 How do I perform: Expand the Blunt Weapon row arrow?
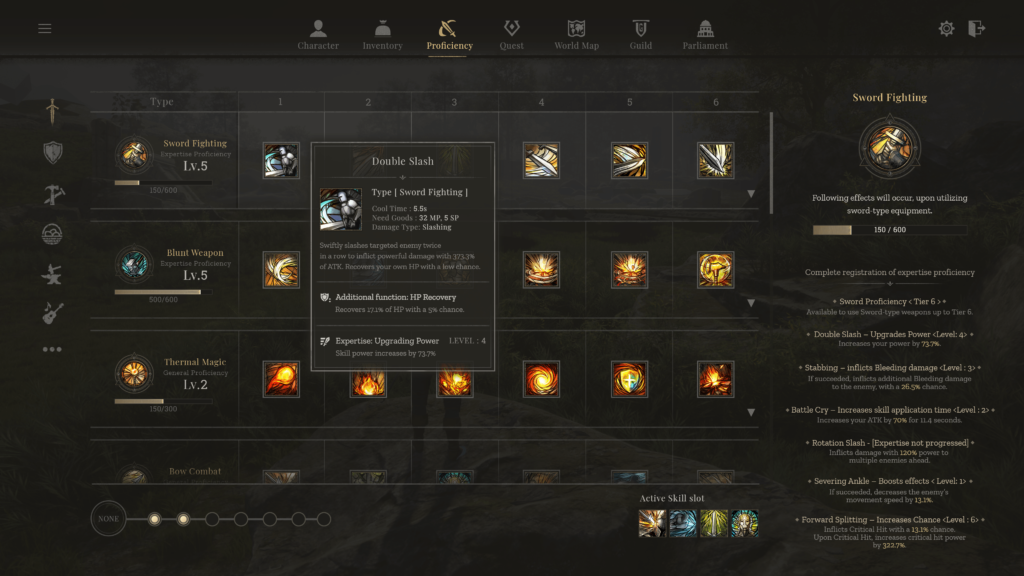tap(751, 303)
